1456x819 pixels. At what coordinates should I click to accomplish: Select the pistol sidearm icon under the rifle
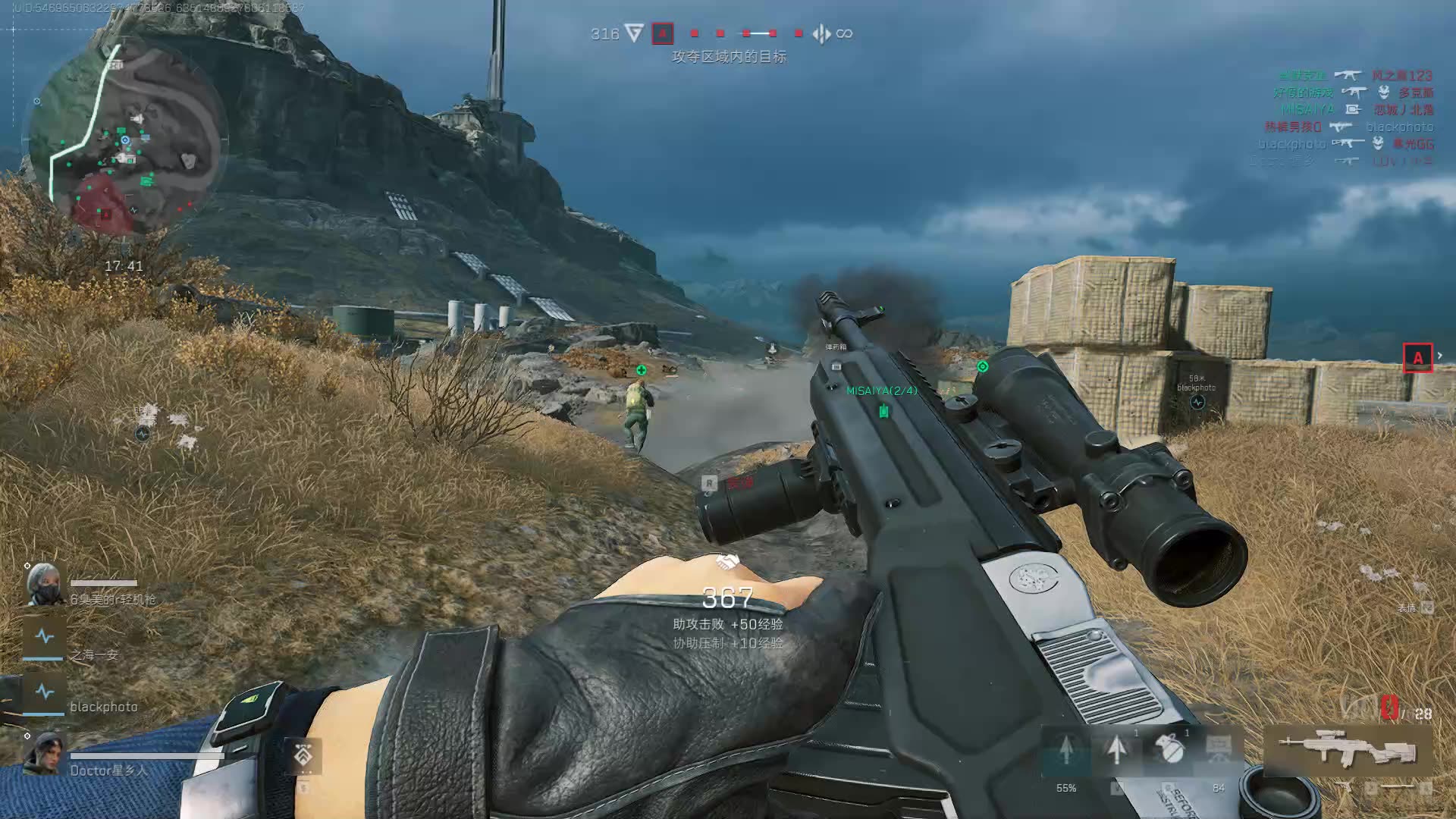(1345, 789)
